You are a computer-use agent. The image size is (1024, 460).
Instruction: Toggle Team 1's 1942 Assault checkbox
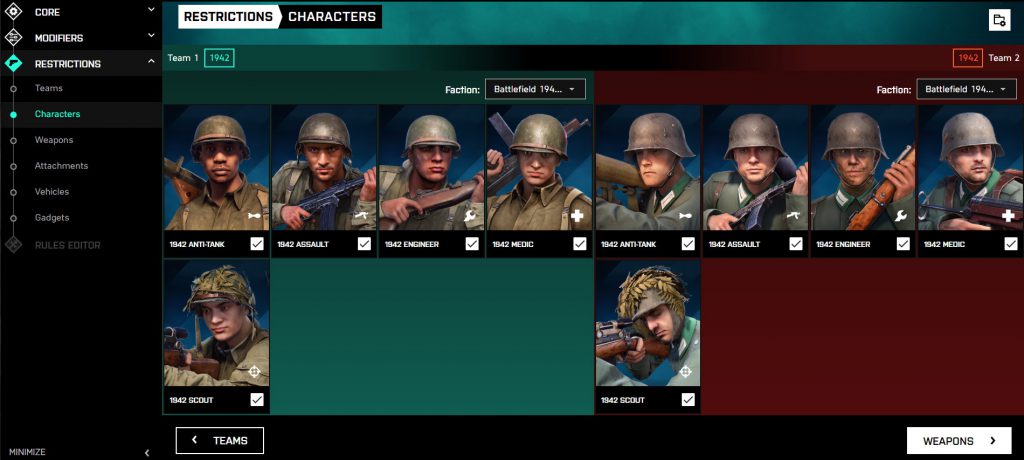[364, 244]
